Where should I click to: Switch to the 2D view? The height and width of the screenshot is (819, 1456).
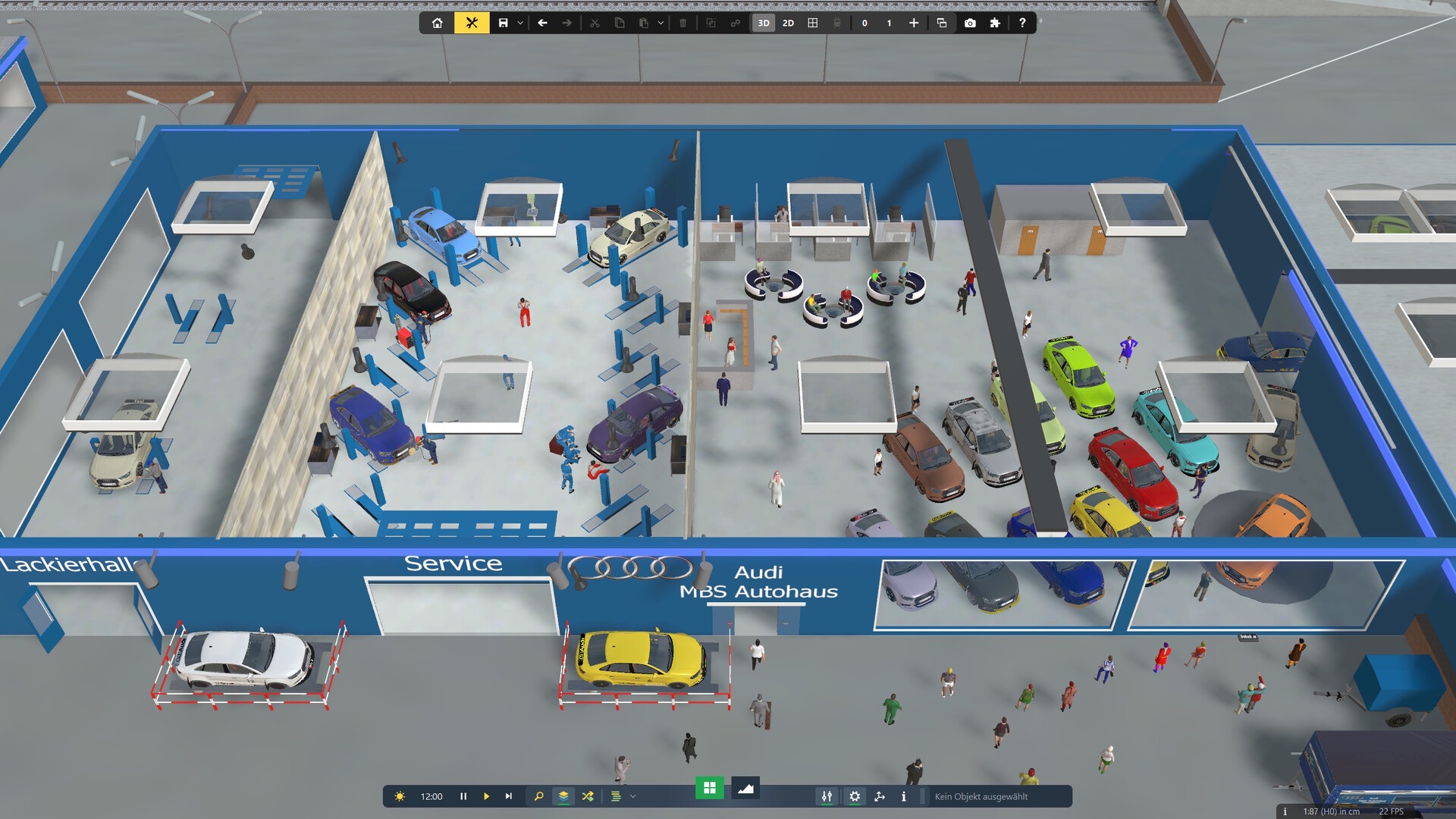788,23
